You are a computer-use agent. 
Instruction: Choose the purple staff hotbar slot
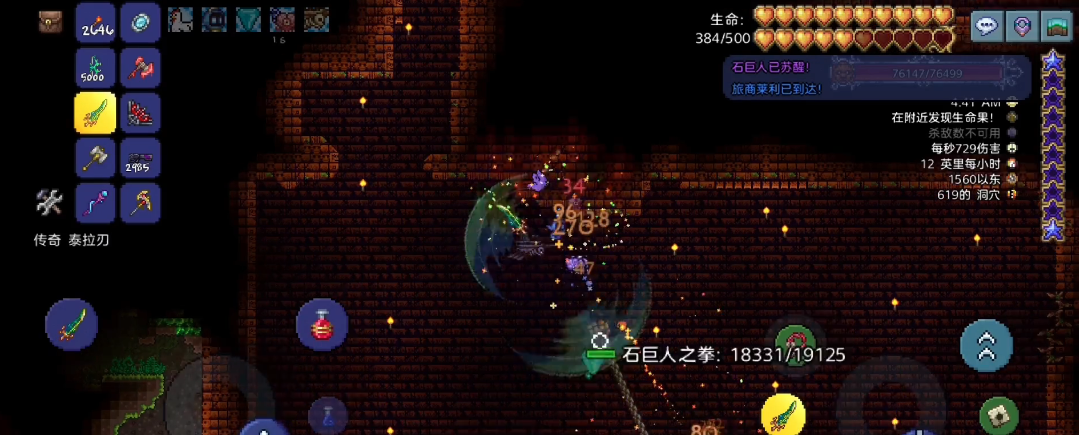coord(95,203)
